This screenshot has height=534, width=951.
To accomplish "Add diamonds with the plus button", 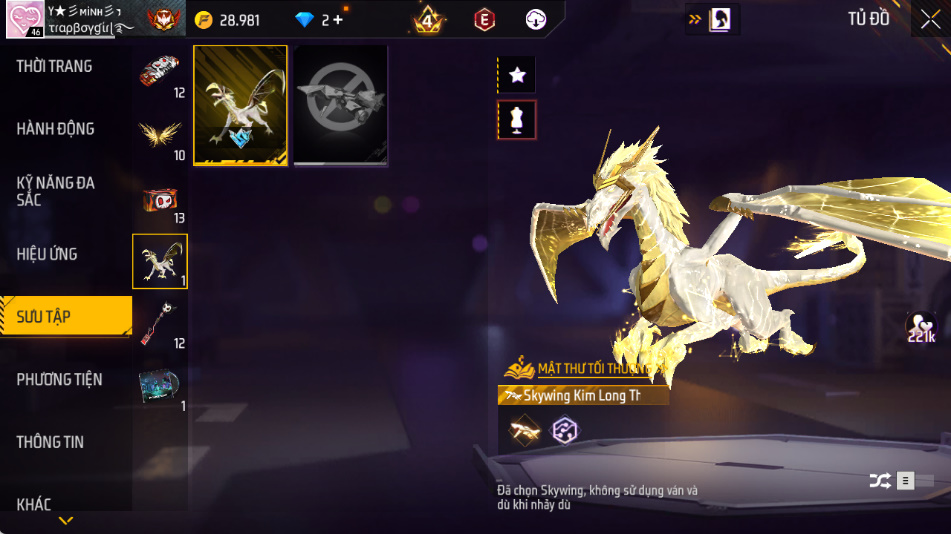I will (x=338, y=20).
